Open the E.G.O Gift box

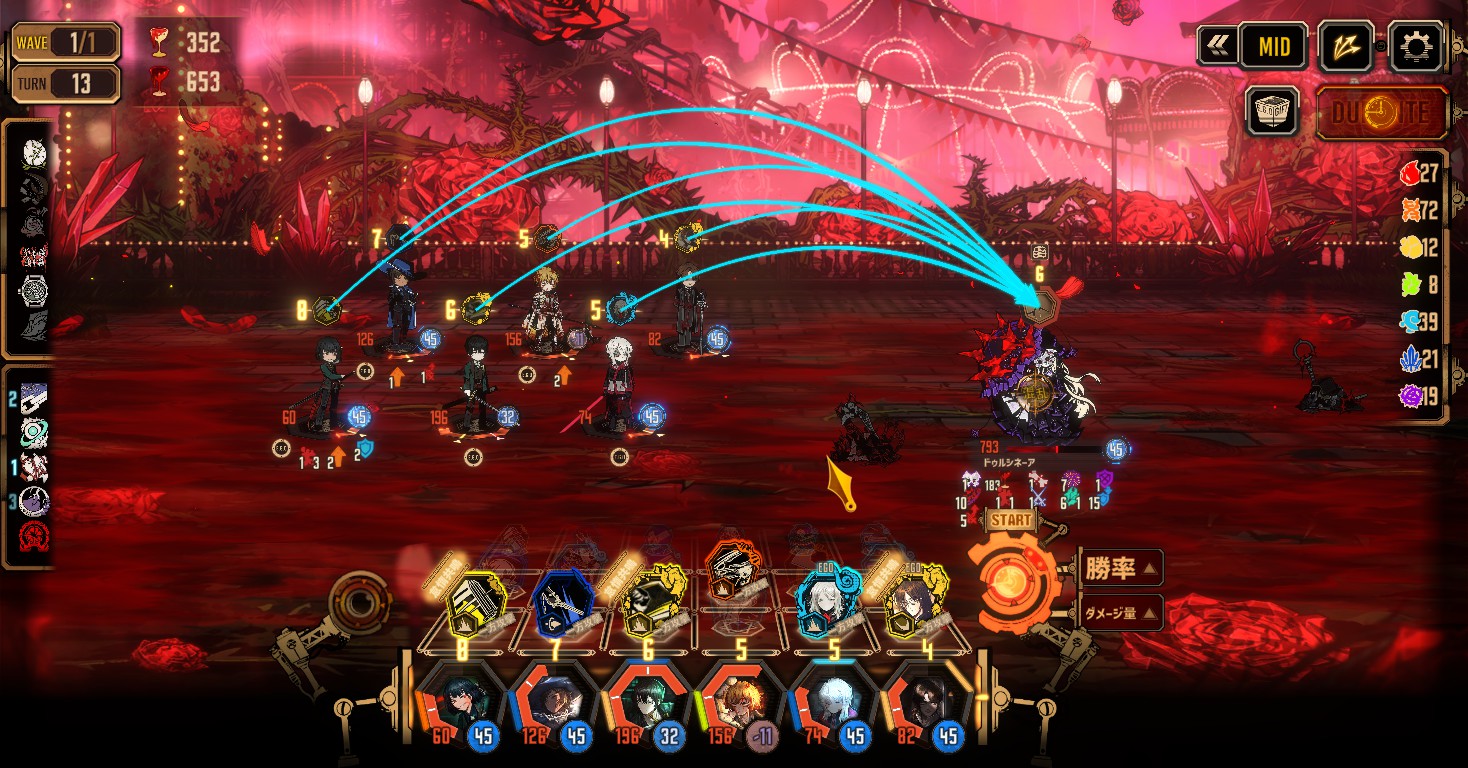click(x=1272, y=111)
